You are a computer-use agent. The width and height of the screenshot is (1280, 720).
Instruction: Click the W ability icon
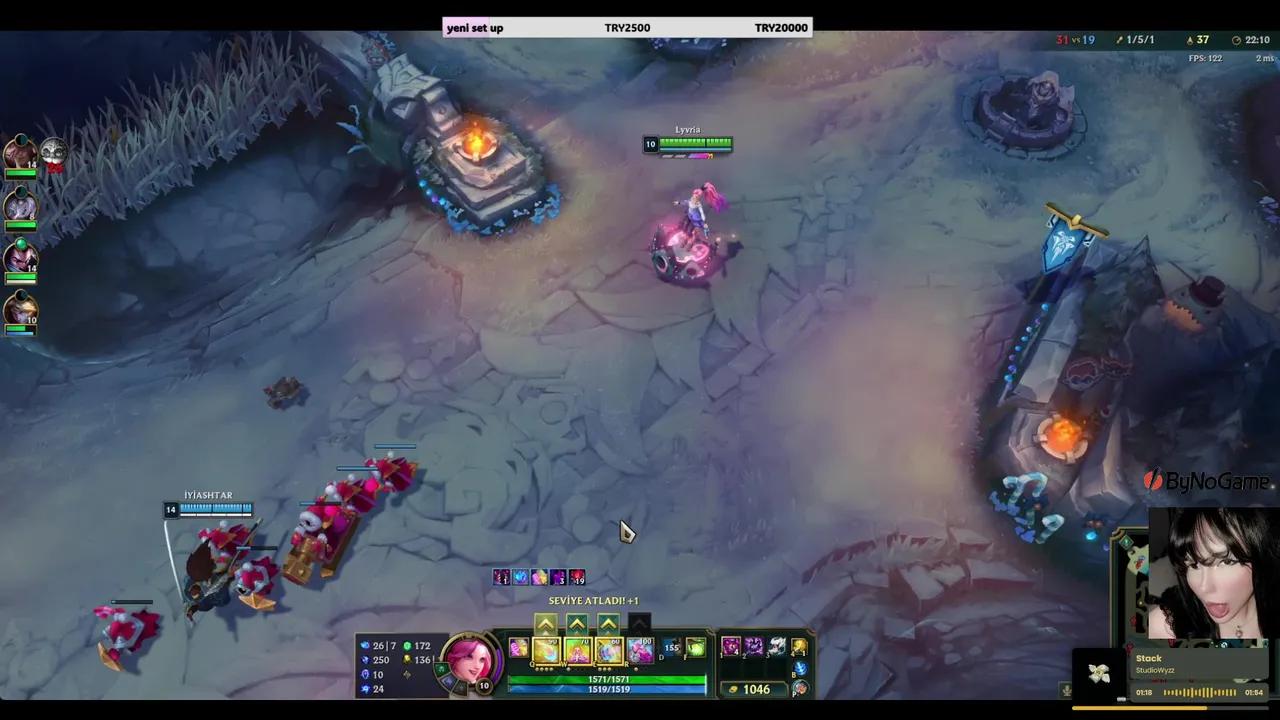click(x=579, y=650)
